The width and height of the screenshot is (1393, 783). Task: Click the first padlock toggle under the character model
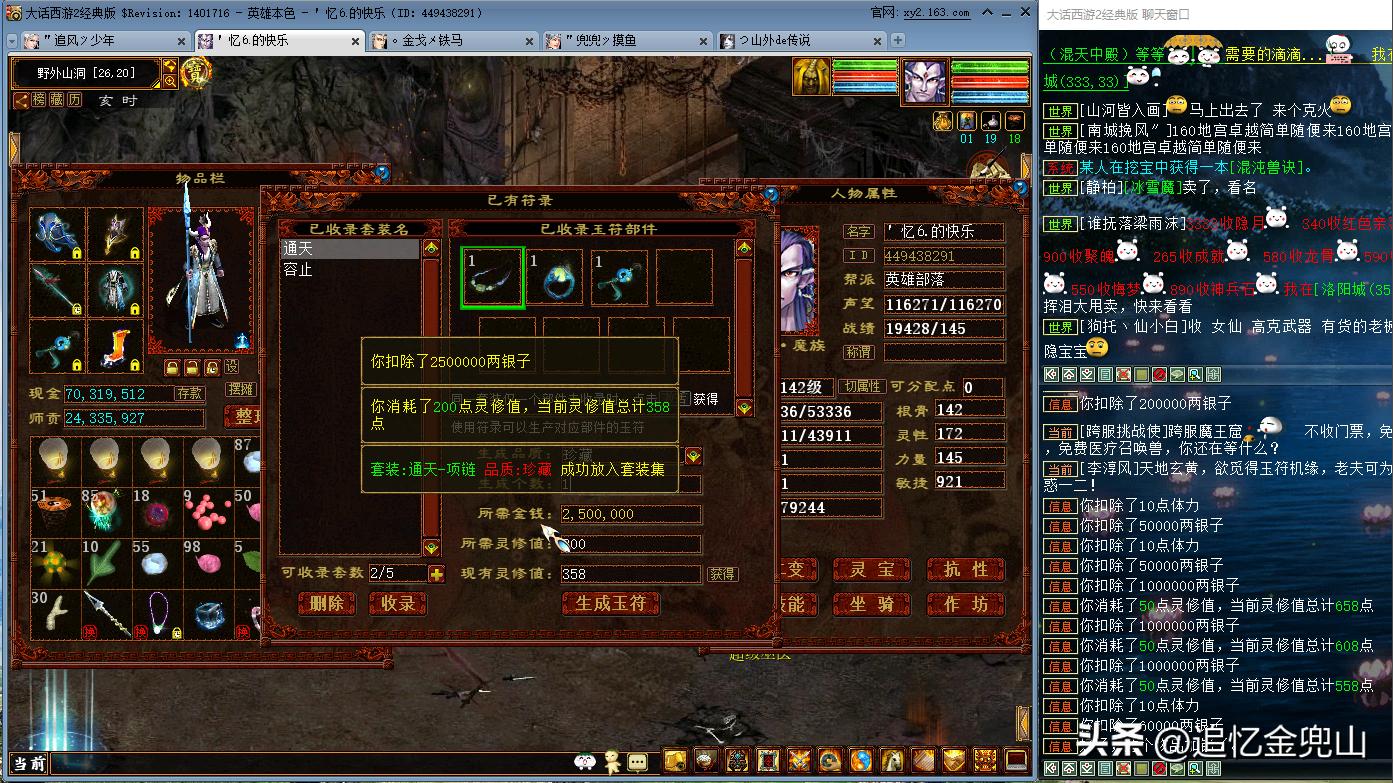[x=173, y=368]
